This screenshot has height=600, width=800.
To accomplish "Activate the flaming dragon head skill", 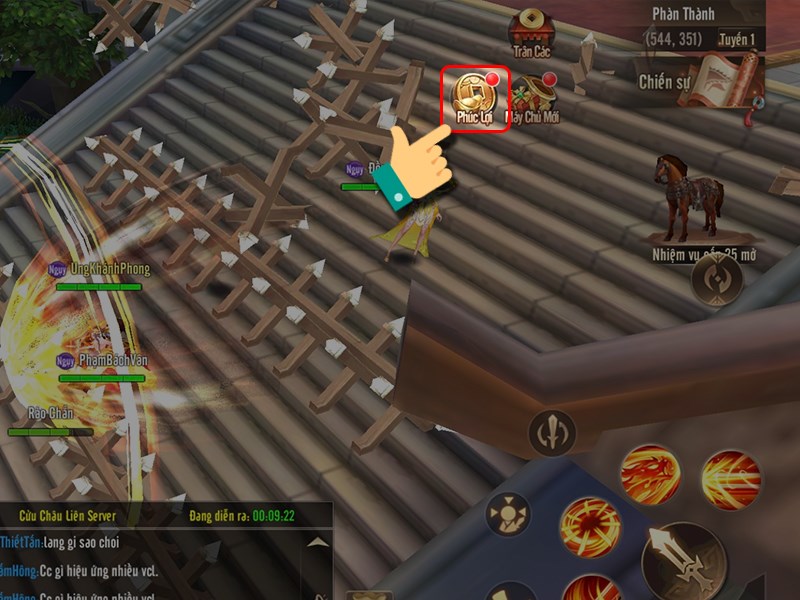I will click(650, 472).
